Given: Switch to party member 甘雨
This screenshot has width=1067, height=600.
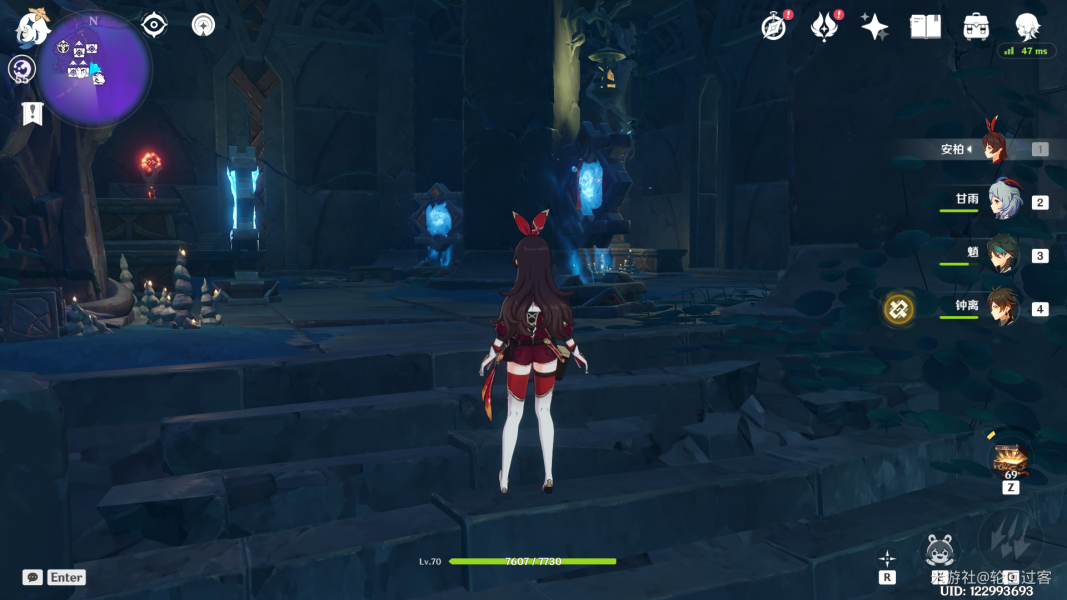Looking at the screenshot, I should [1003, 201].
